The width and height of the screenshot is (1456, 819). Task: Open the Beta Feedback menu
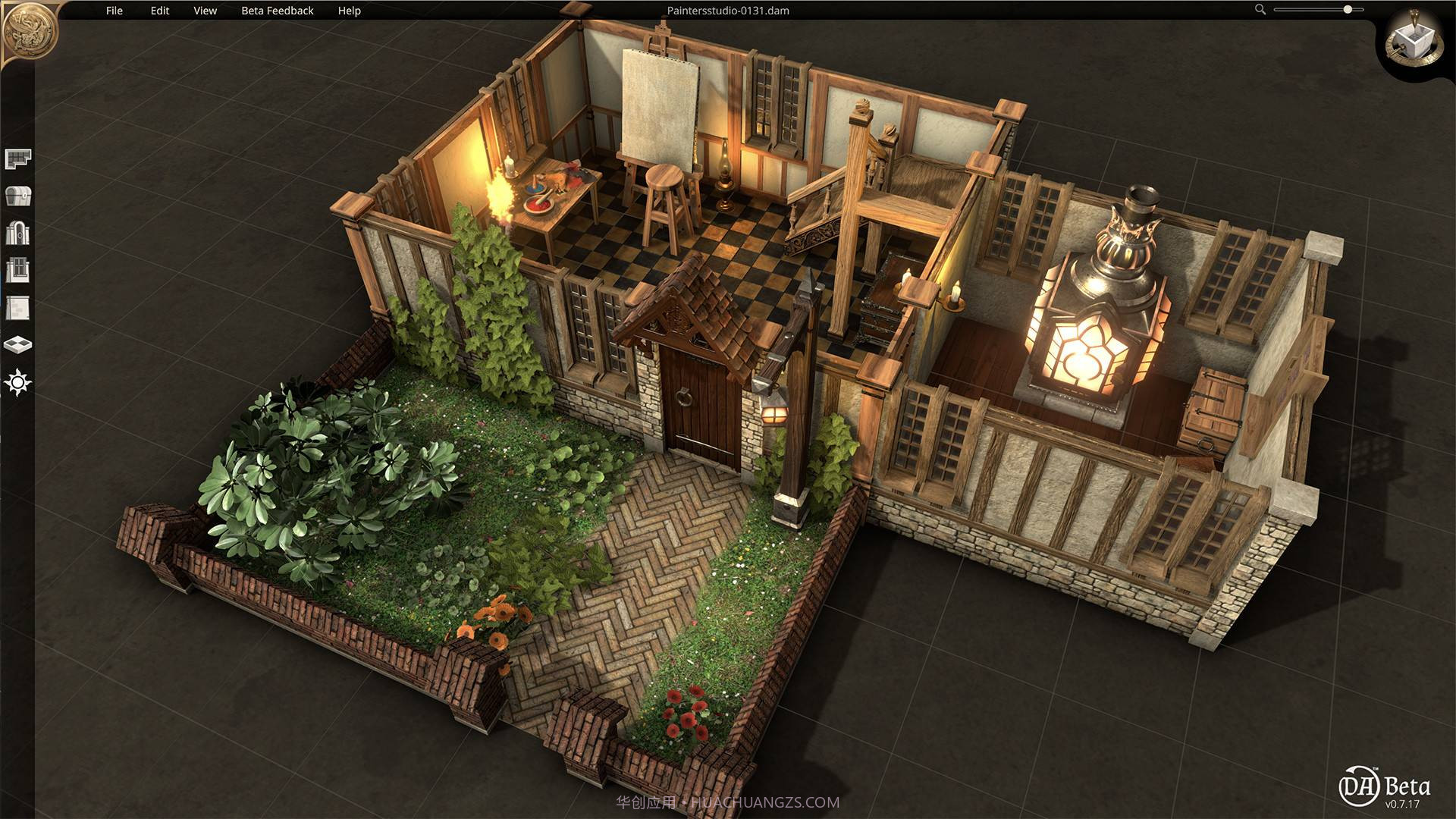tap(278, 11)
